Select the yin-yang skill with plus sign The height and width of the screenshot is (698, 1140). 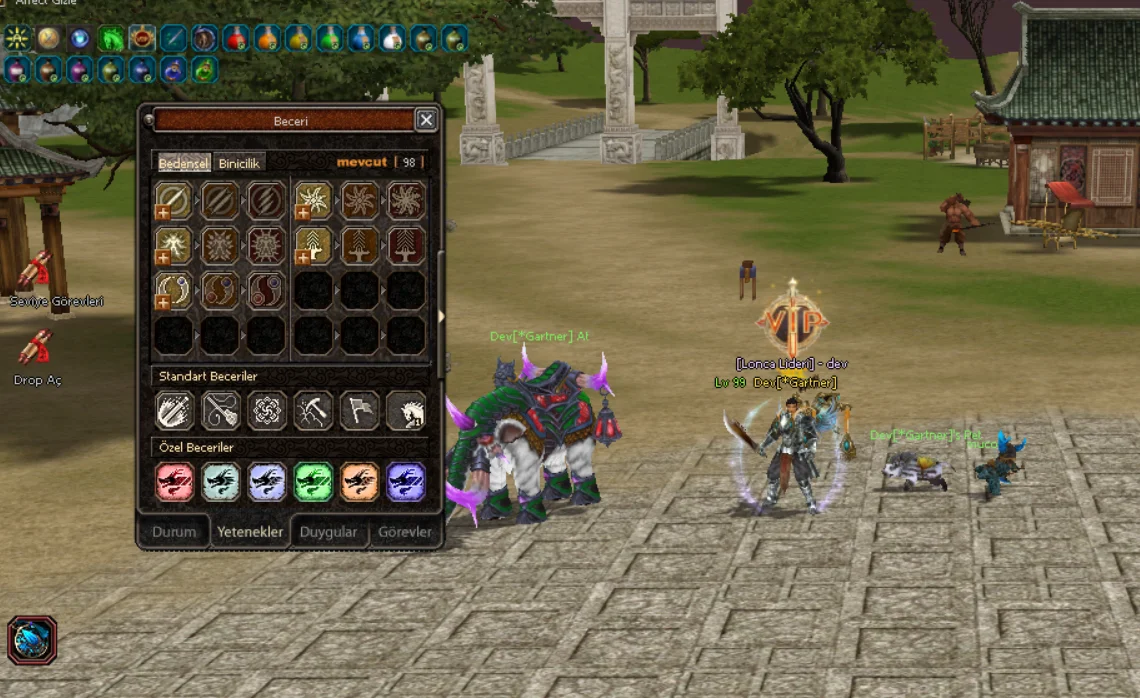point(174,290)
